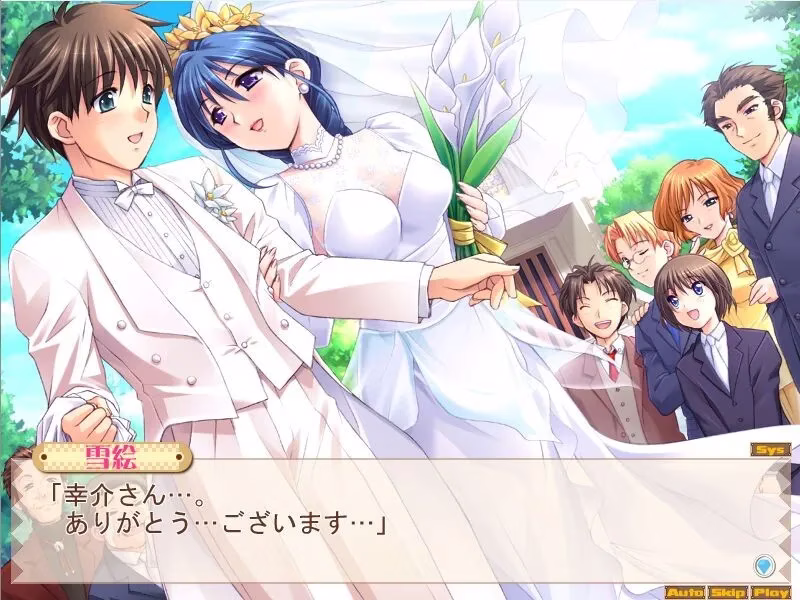Advance dialogue via the blue gem indicator
The width and height of the screenshot is (800, 600).
pos(764,564)
